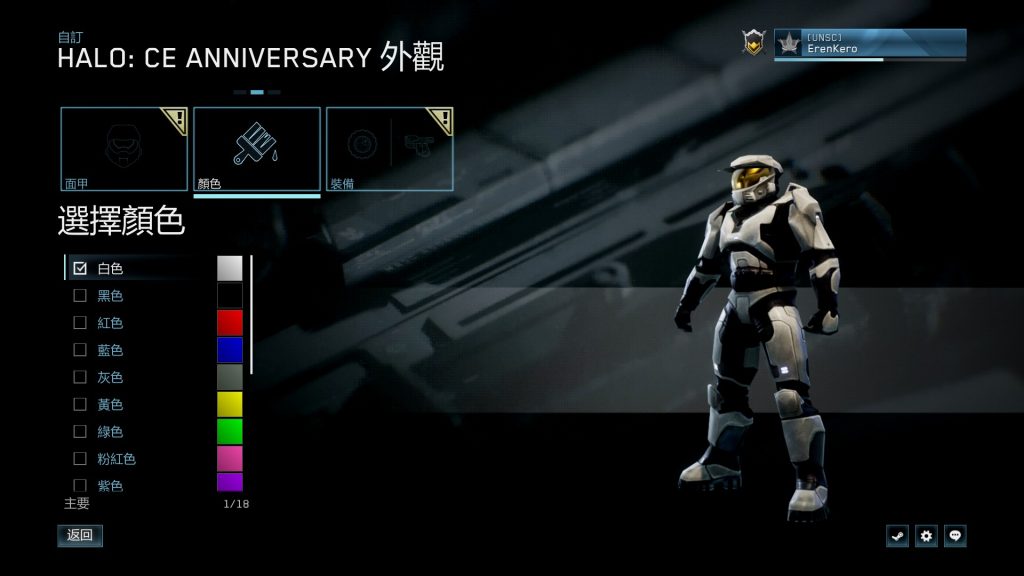
Task: Click the bright green color swatch
Action: [230, 431]
